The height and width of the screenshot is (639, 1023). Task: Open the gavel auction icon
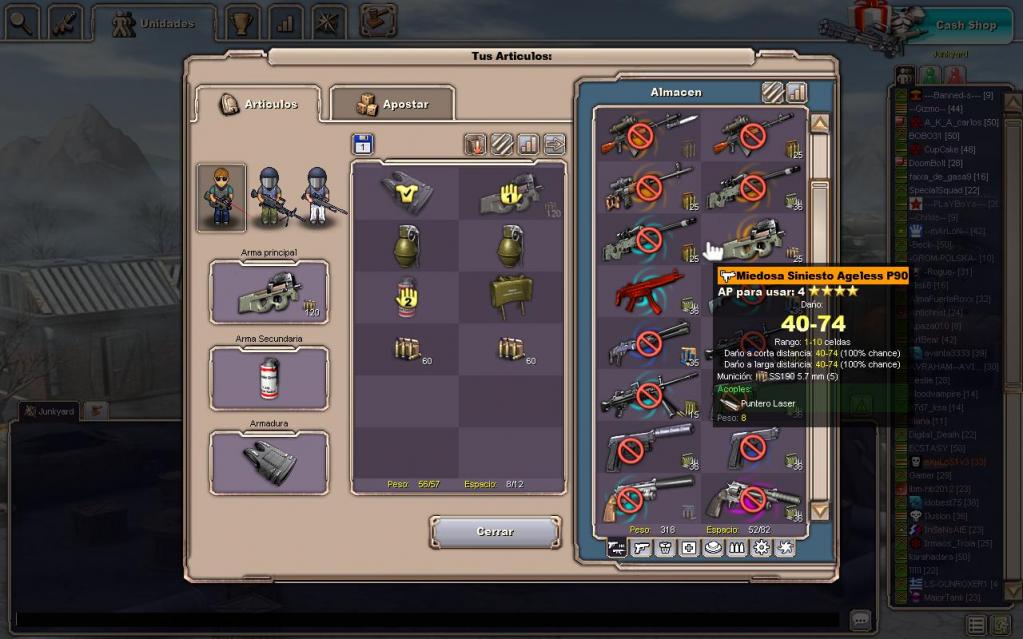point(378,20)
